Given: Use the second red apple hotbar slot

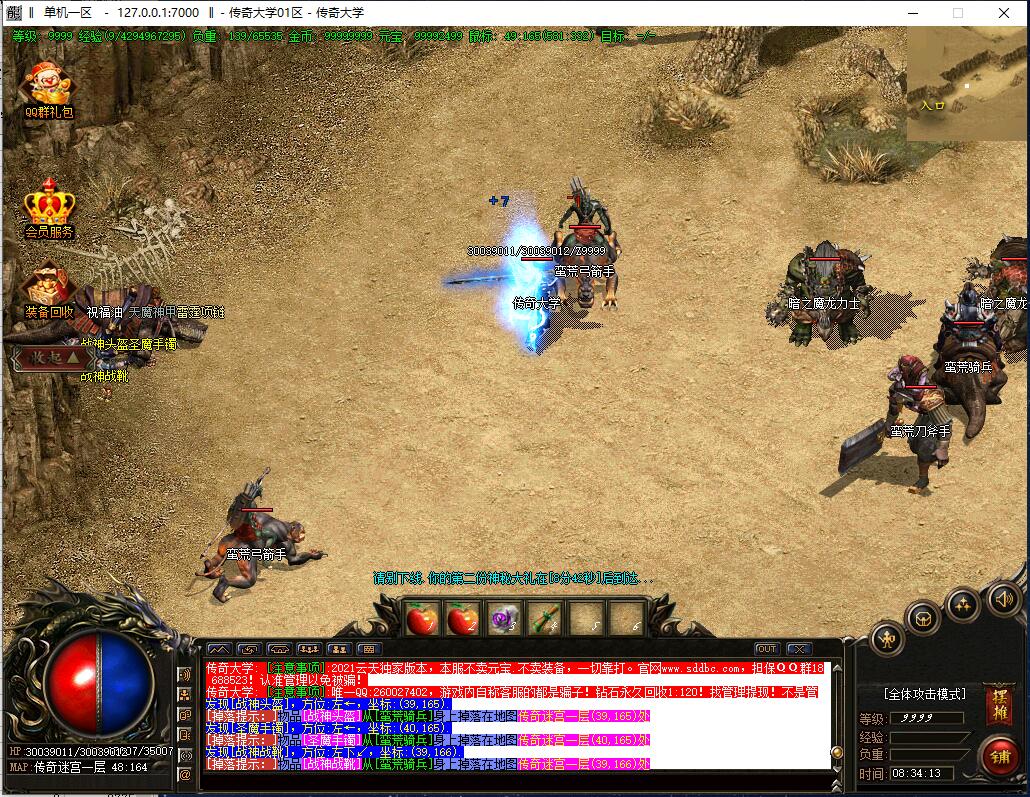Looking at the screenshot, I should coord(461,620).
